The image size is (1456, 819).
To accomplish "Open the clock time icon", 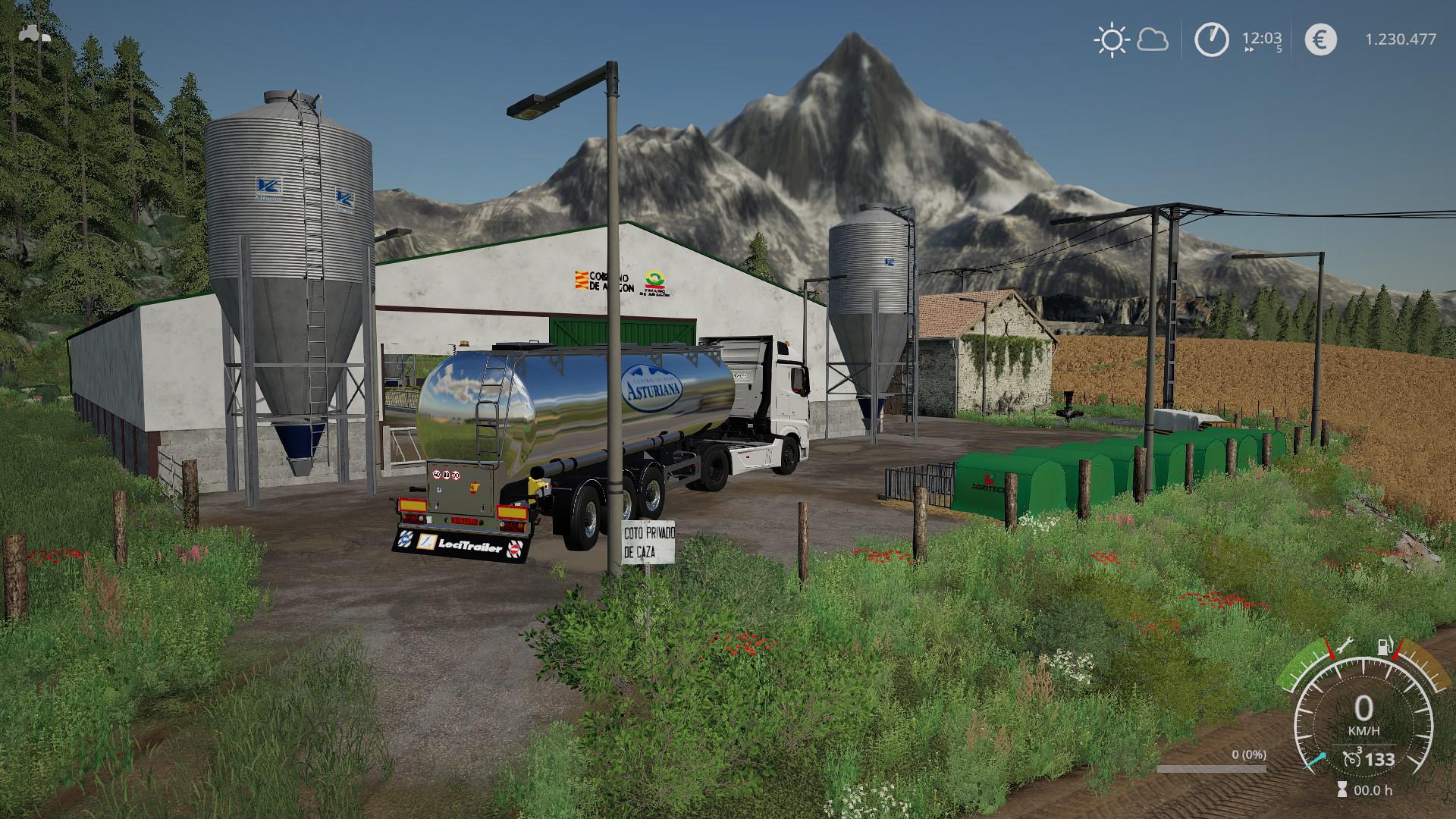I will (1211, 39).
